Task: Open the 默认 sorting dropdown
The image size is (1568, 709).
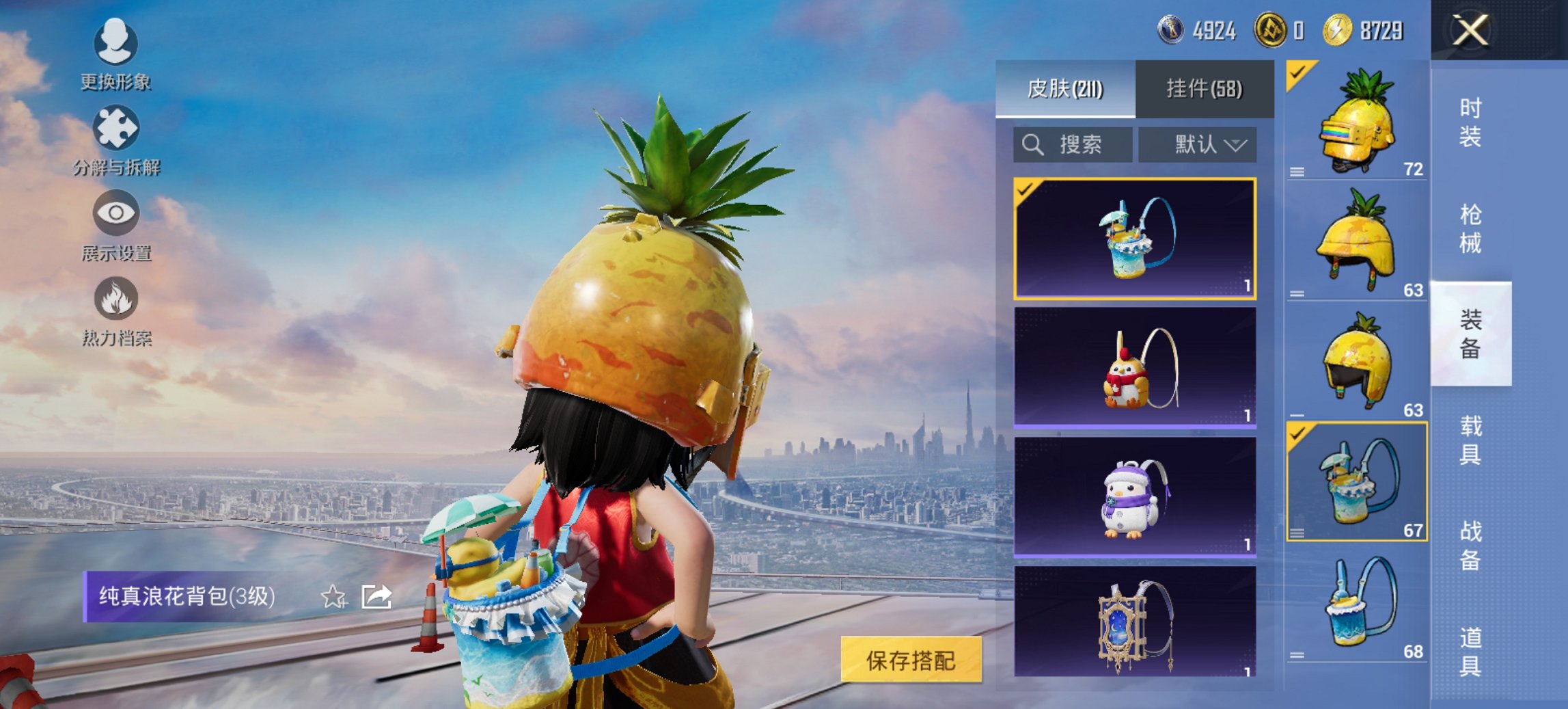Action: point(1196,144)
